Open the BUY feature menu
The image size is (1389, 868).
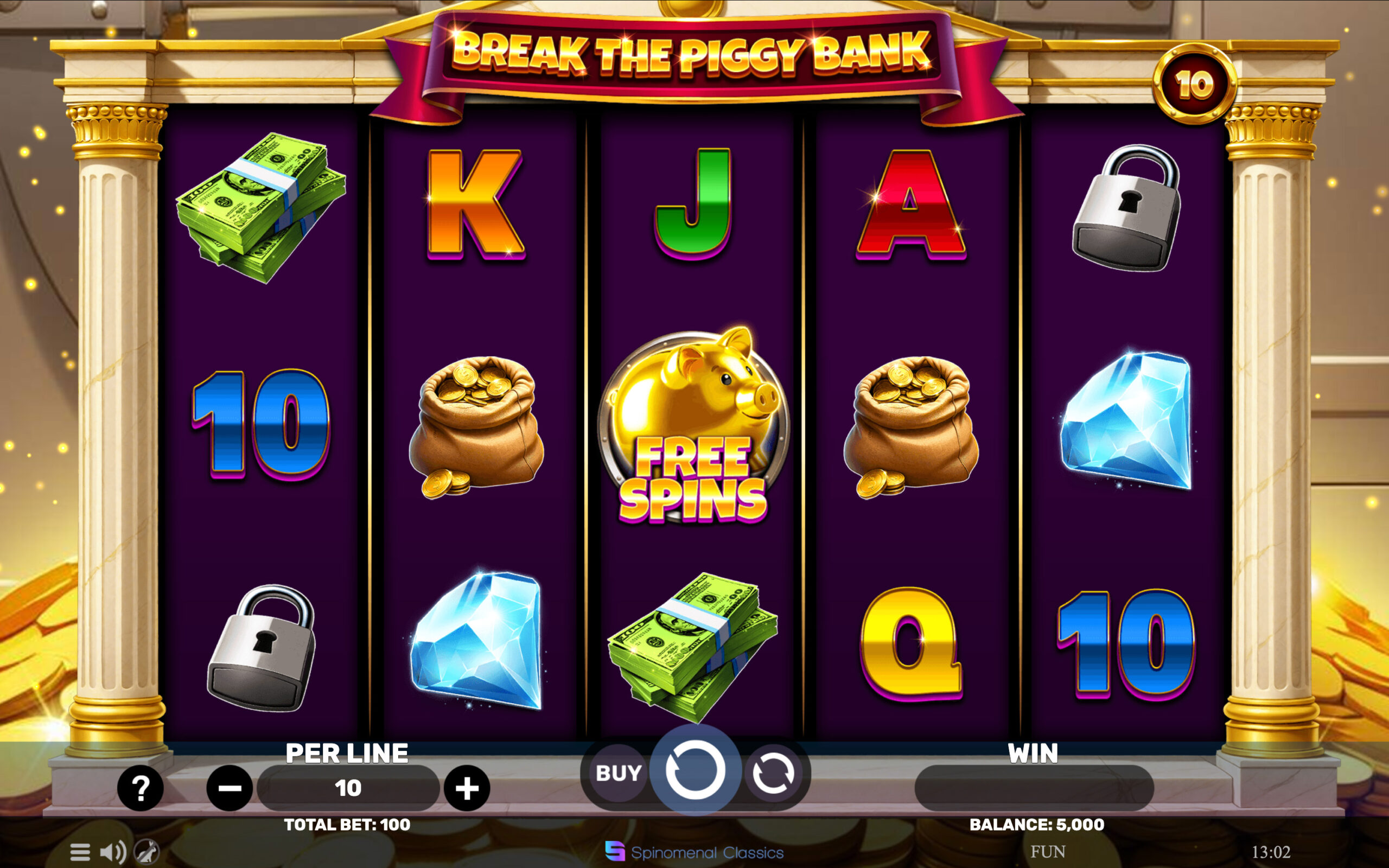[618, 773]
